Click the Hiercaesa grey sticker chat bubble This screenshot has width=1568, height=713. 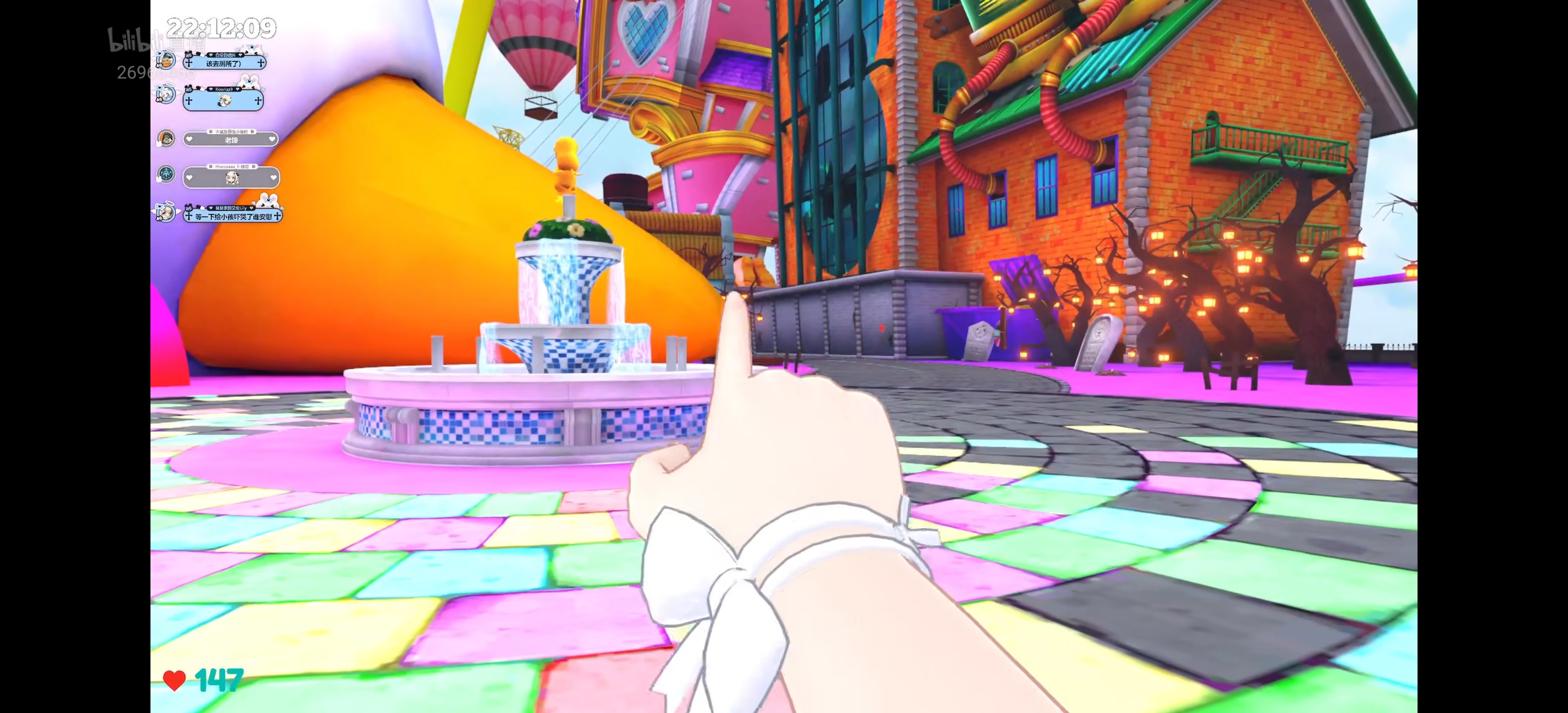[231, 178]
